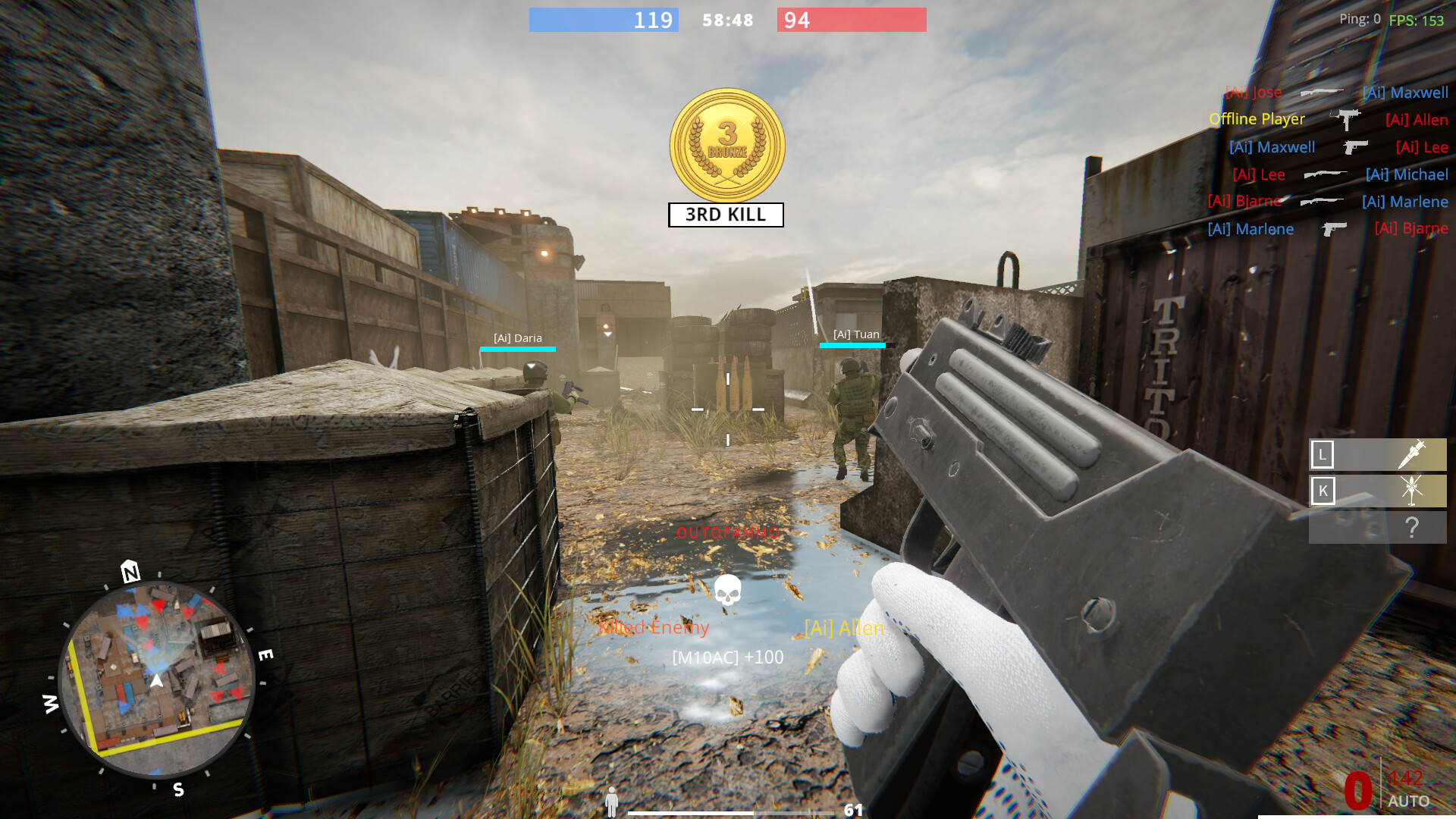Click the [M10AC] +100 score text

pyautogui.click(x=726, y=658)
